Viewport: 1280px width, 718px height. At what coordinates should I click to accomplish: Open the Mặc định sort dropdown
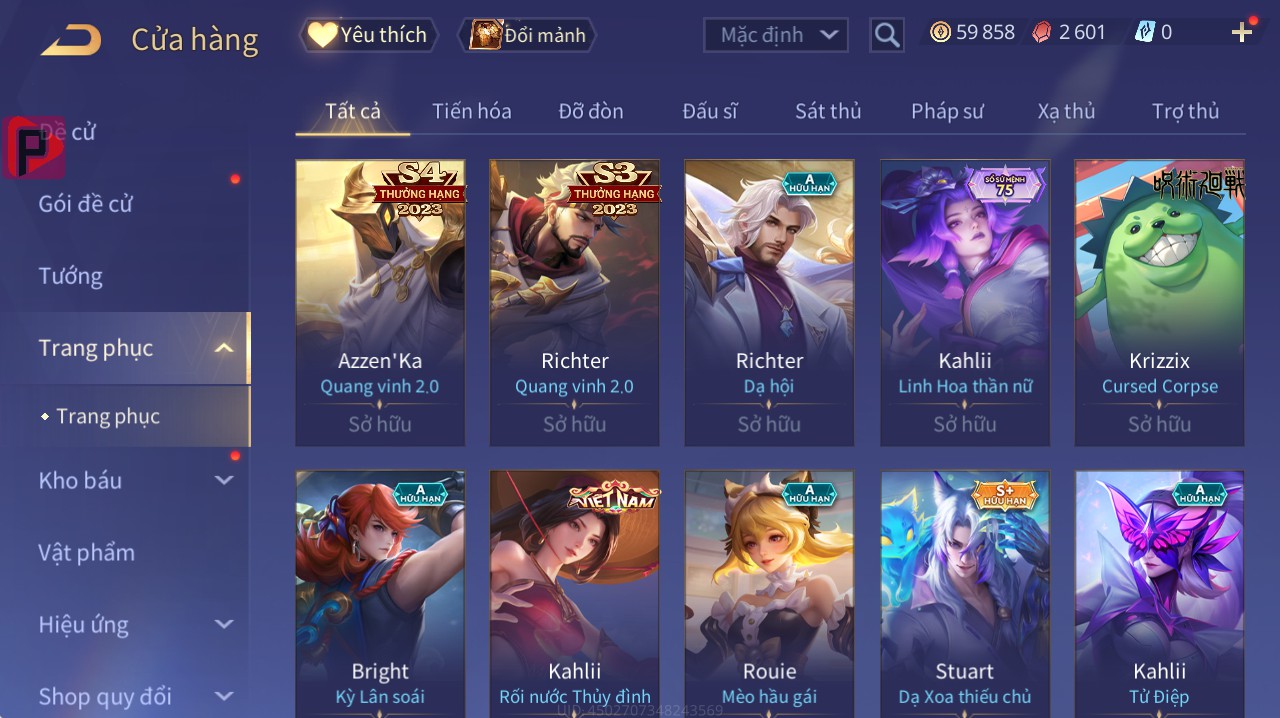tap(776, 35)
